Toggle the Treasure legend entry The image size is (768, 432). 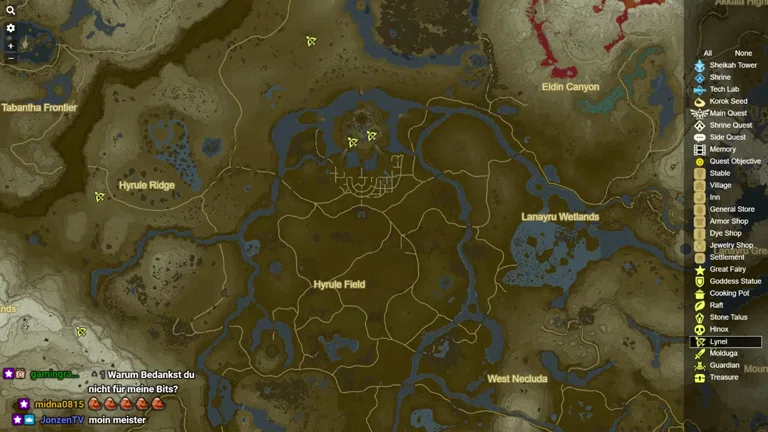(724, 377)
